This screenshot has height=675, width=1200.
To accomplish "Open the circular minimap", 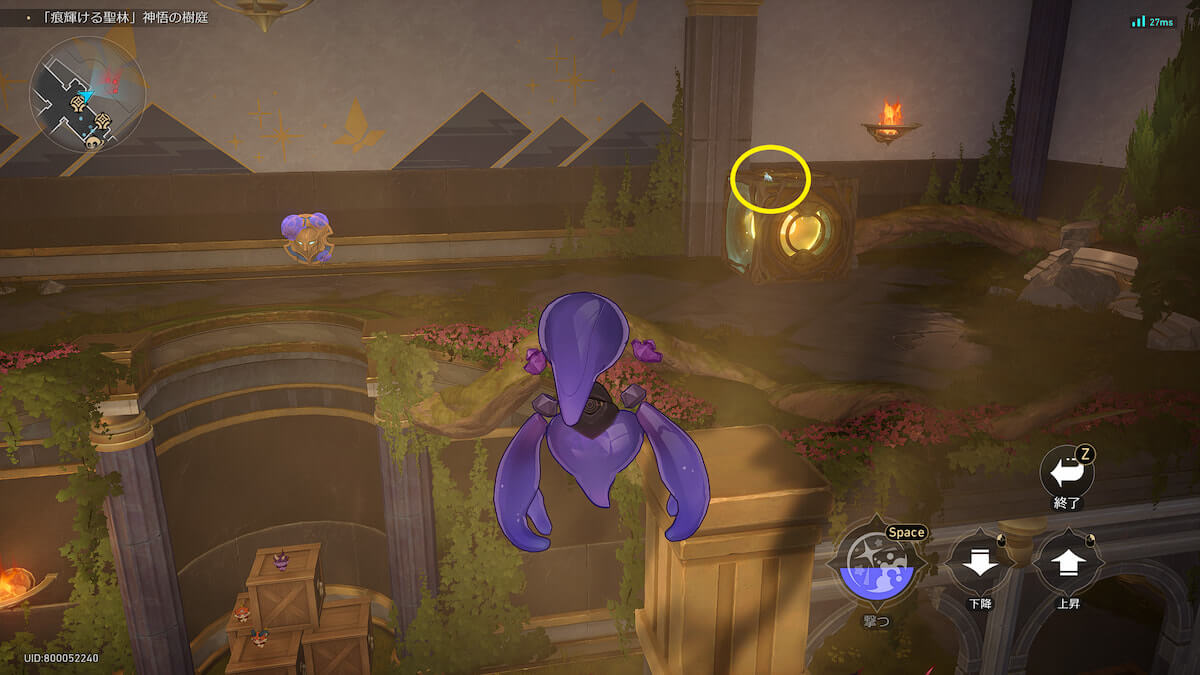I will pos(88,93).
